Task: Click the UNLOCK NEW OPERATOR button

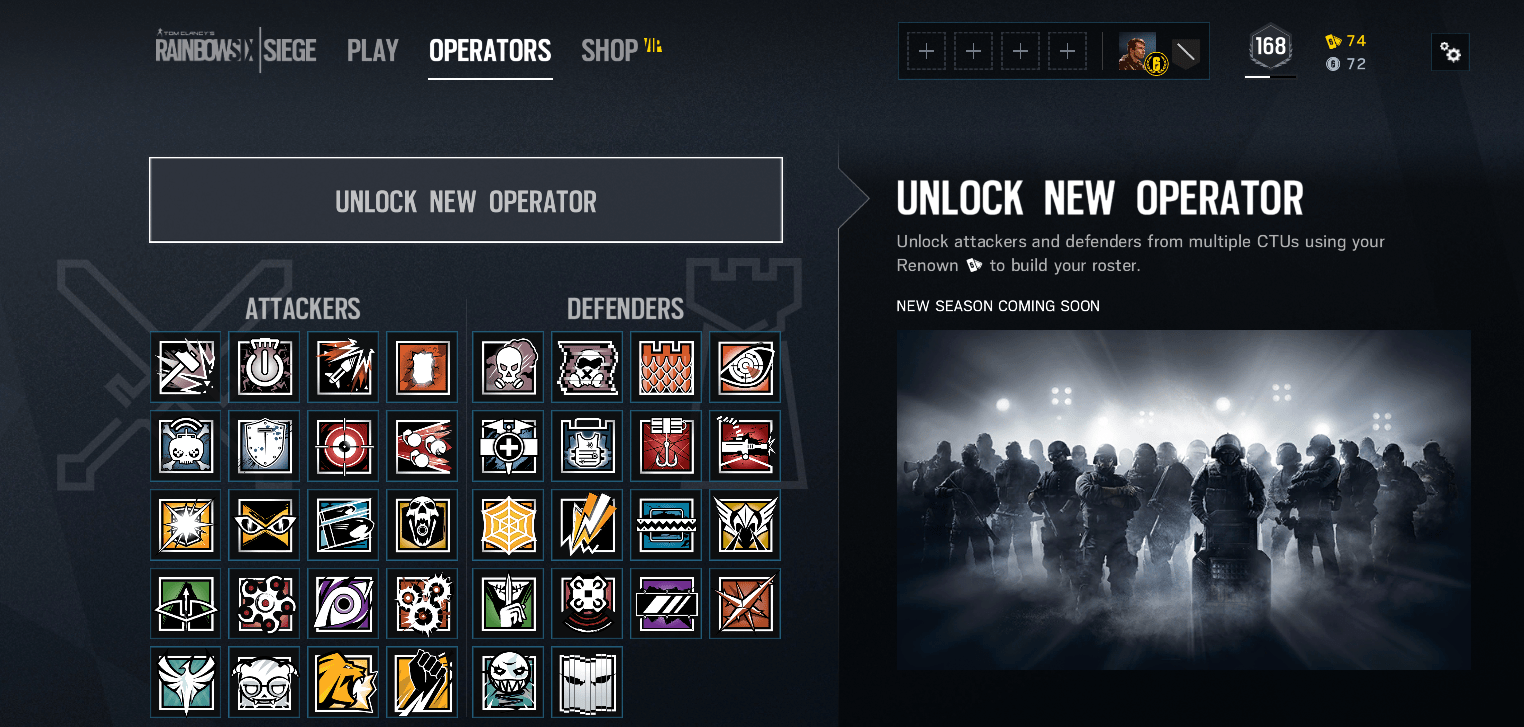Action: coord(465,200)
